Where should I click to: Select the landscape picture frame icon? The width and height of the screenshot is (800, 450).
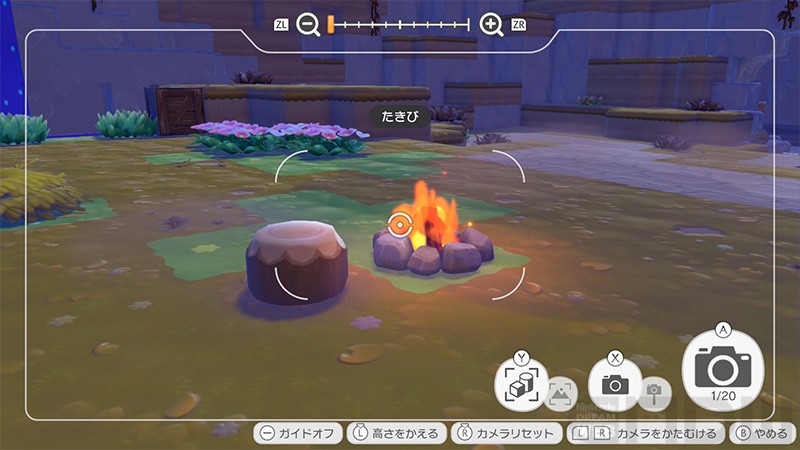[x=562, y=393]
